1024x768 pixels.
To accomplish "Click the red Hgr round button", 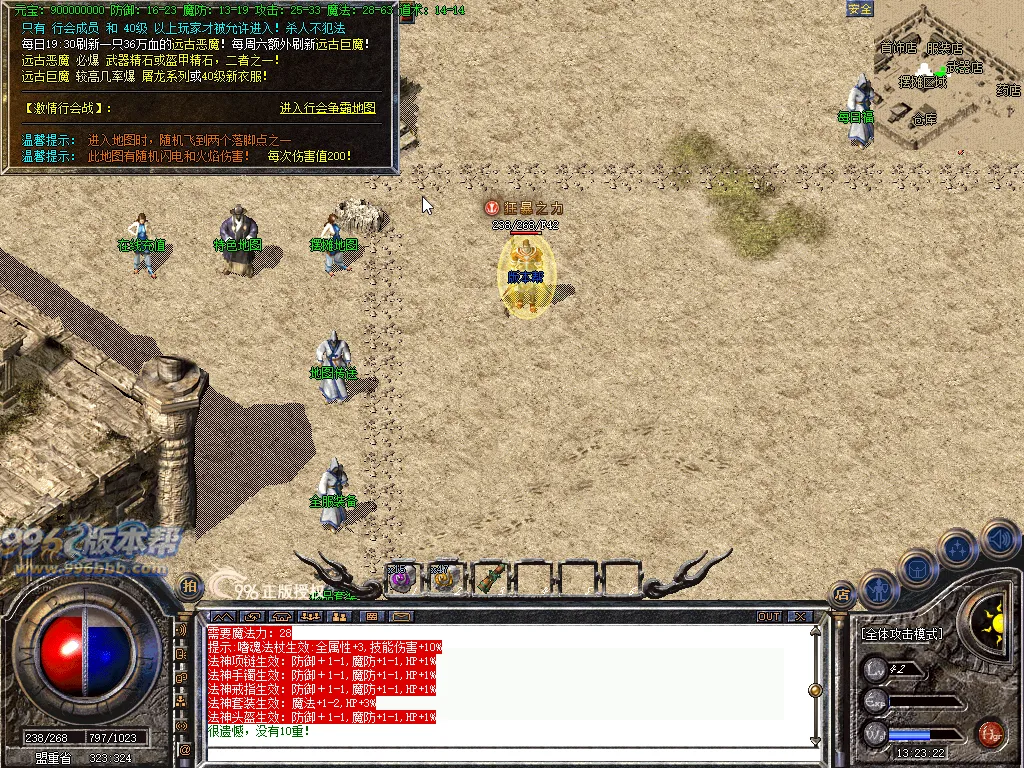I will [x=990, y=733].
